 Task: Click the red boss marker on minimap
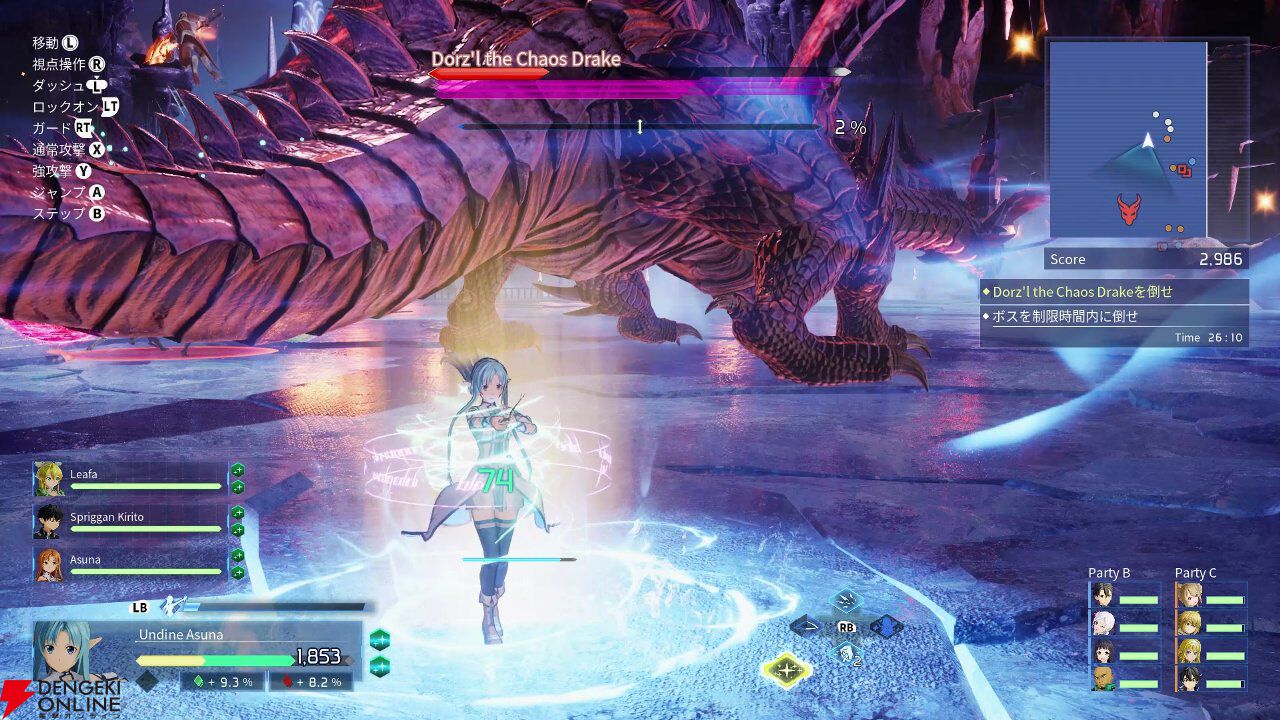tap(1129, 209)
